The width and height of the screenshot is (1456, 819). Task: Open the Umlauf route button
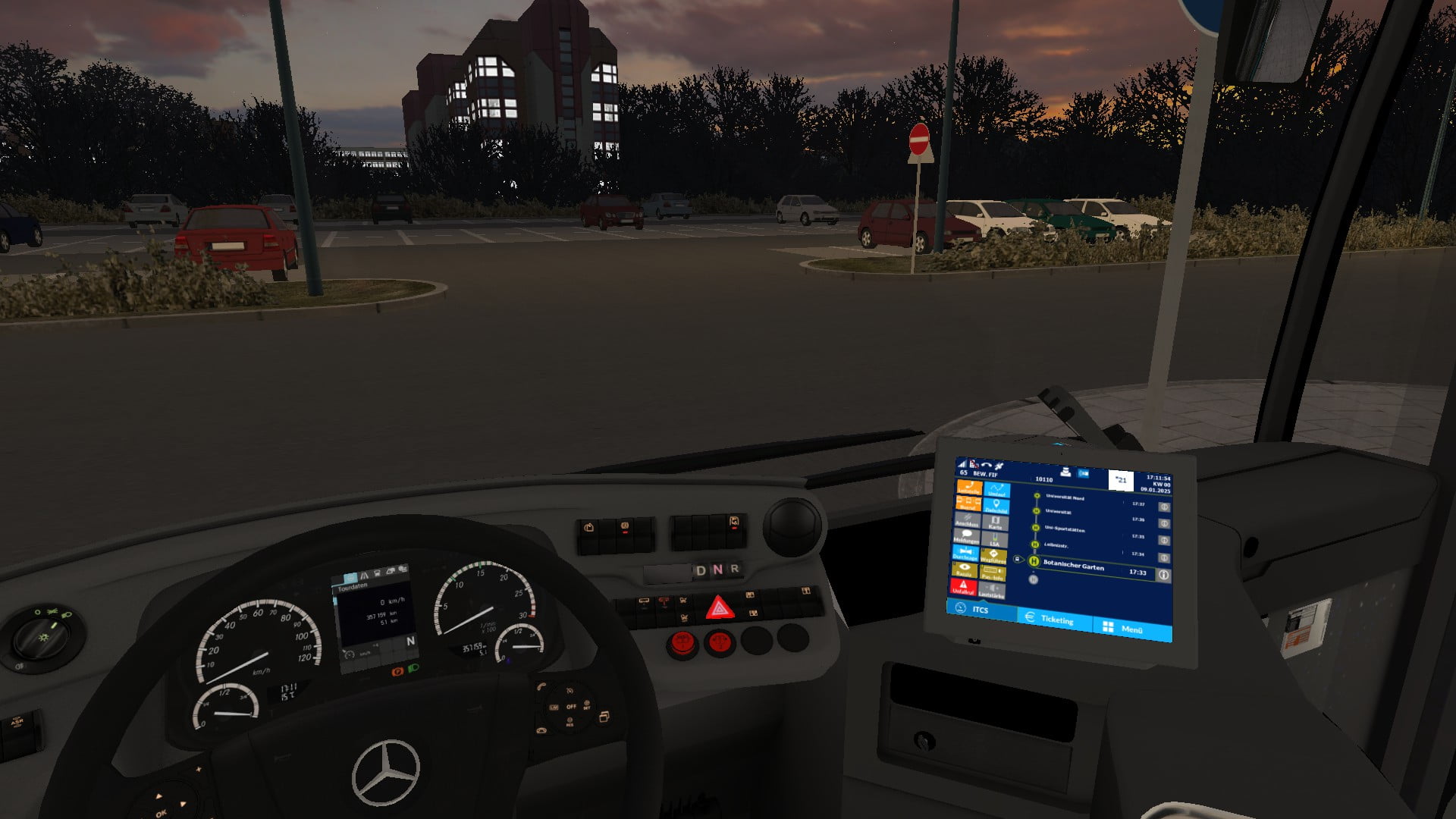(996, 490)
